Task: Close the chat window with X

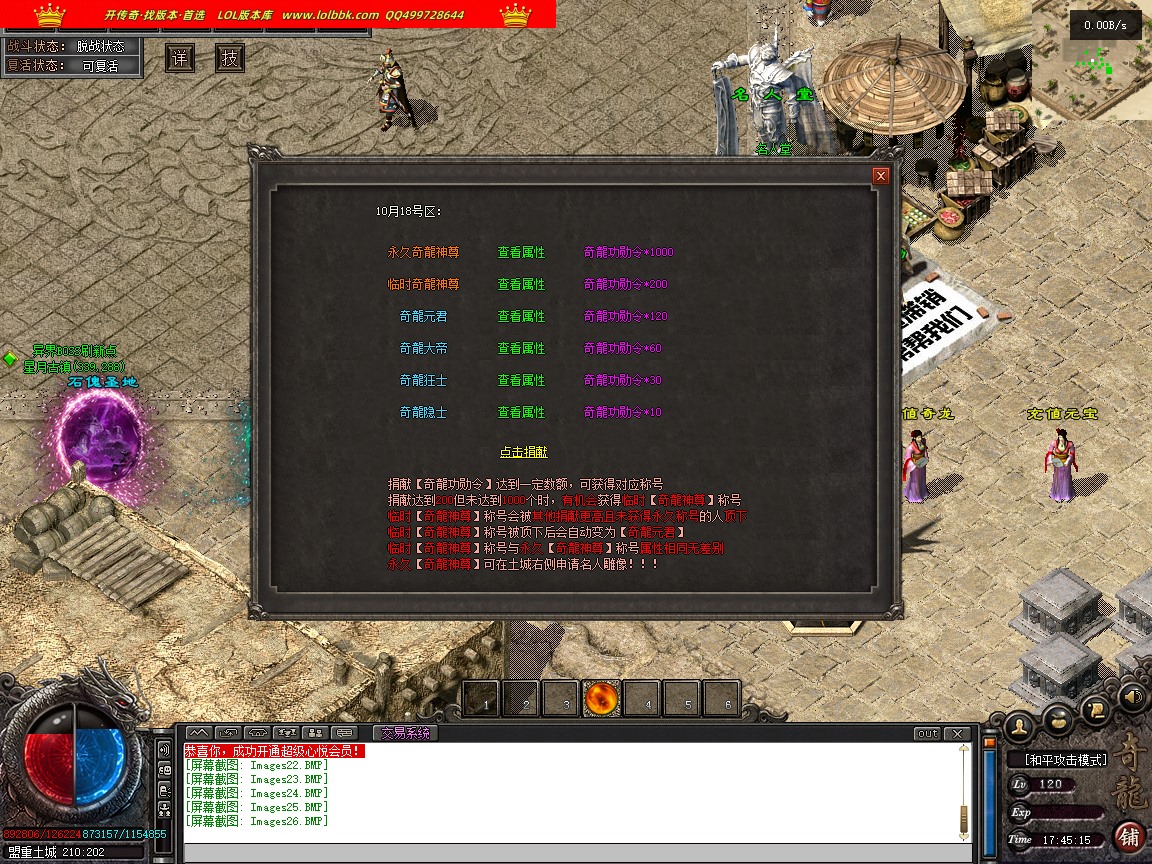Action: pyautogui.click(x=958, y=734)
